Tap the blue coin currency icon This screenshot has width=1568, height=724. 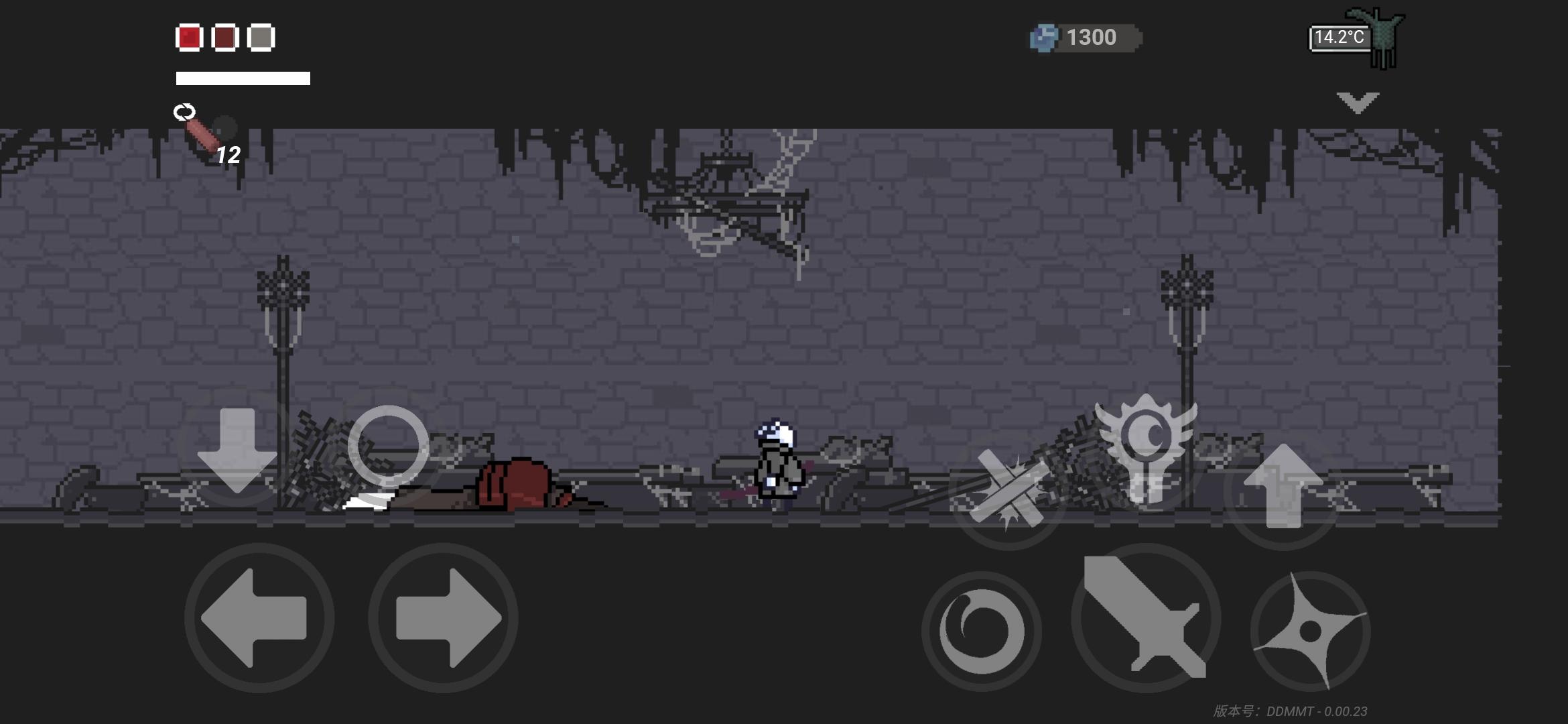point(1044,37)
